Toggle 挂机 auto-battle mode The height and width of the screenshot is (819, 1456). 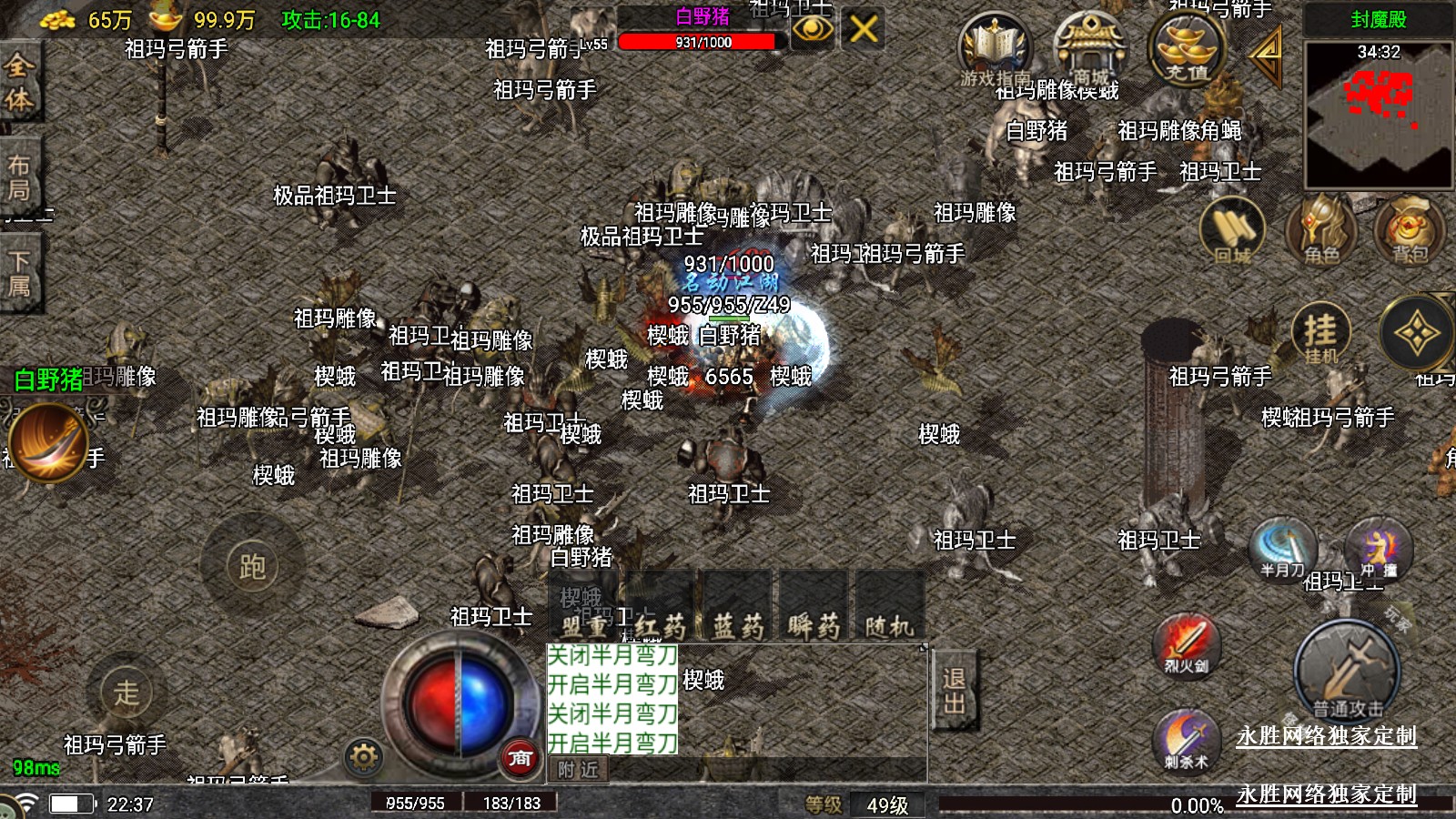[x=1320, y=334]
